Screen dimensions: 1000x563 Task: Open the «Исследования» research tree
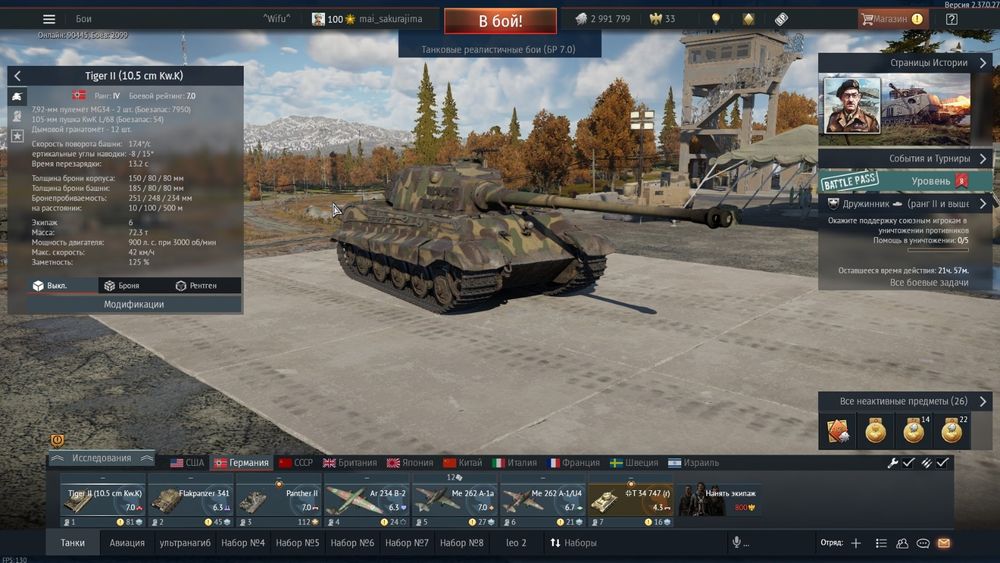click(x=102, y=458)
